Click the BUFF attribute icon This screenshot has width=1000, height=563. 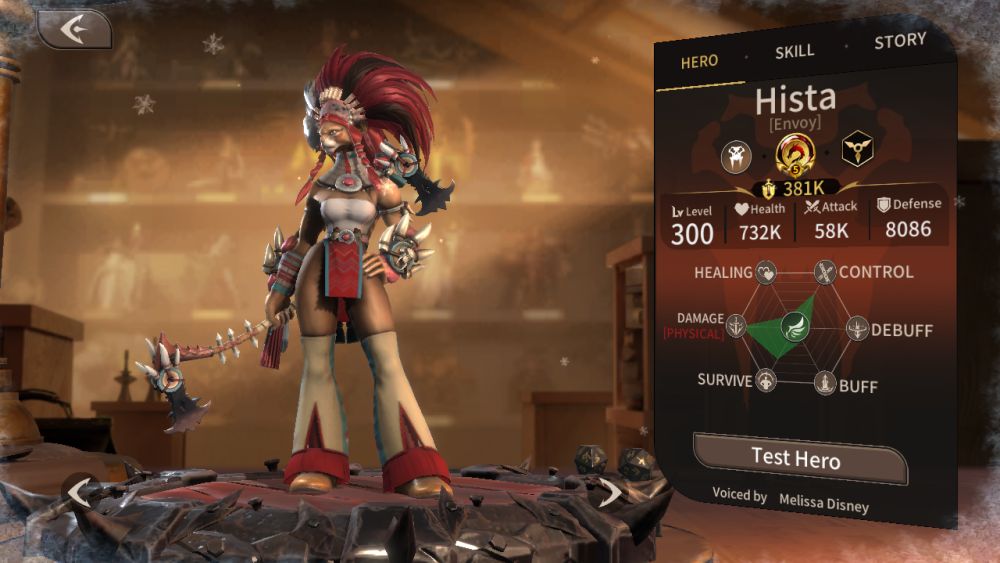[x=824, y=383]
